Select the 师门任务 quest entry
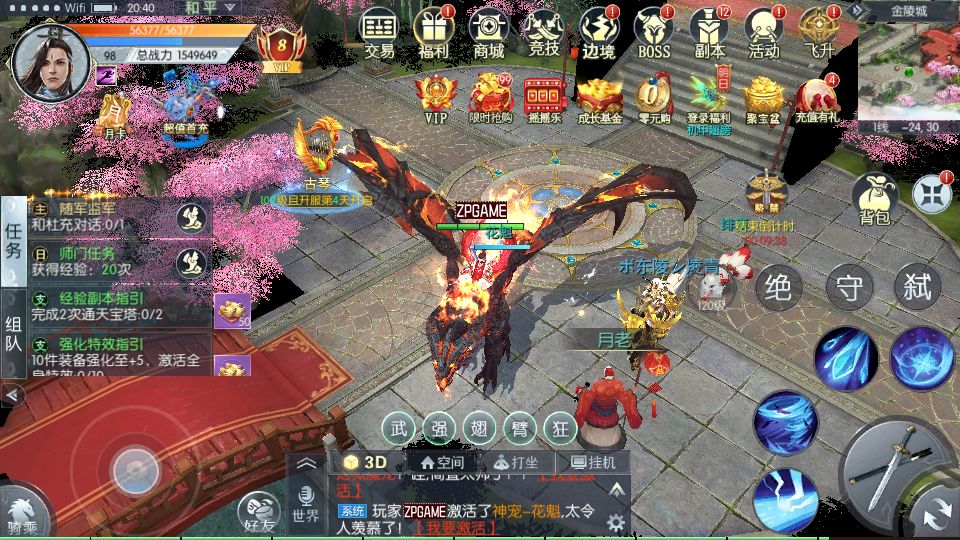This screenshot has width=960, height=540. pos(100,262)
